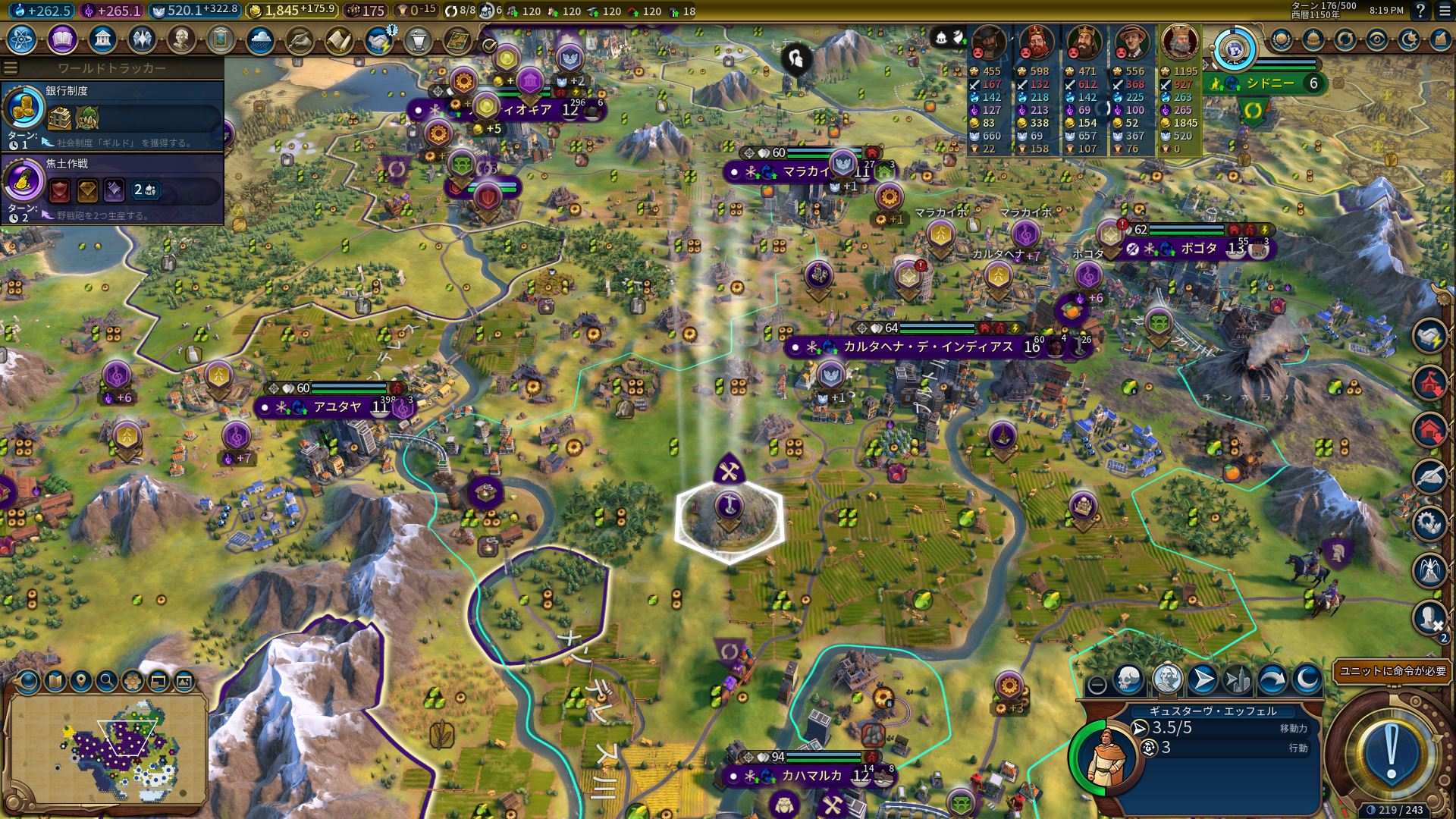1456x819 pixels.
Task: Open the シドニー city banner
Action: [1271, 83]
